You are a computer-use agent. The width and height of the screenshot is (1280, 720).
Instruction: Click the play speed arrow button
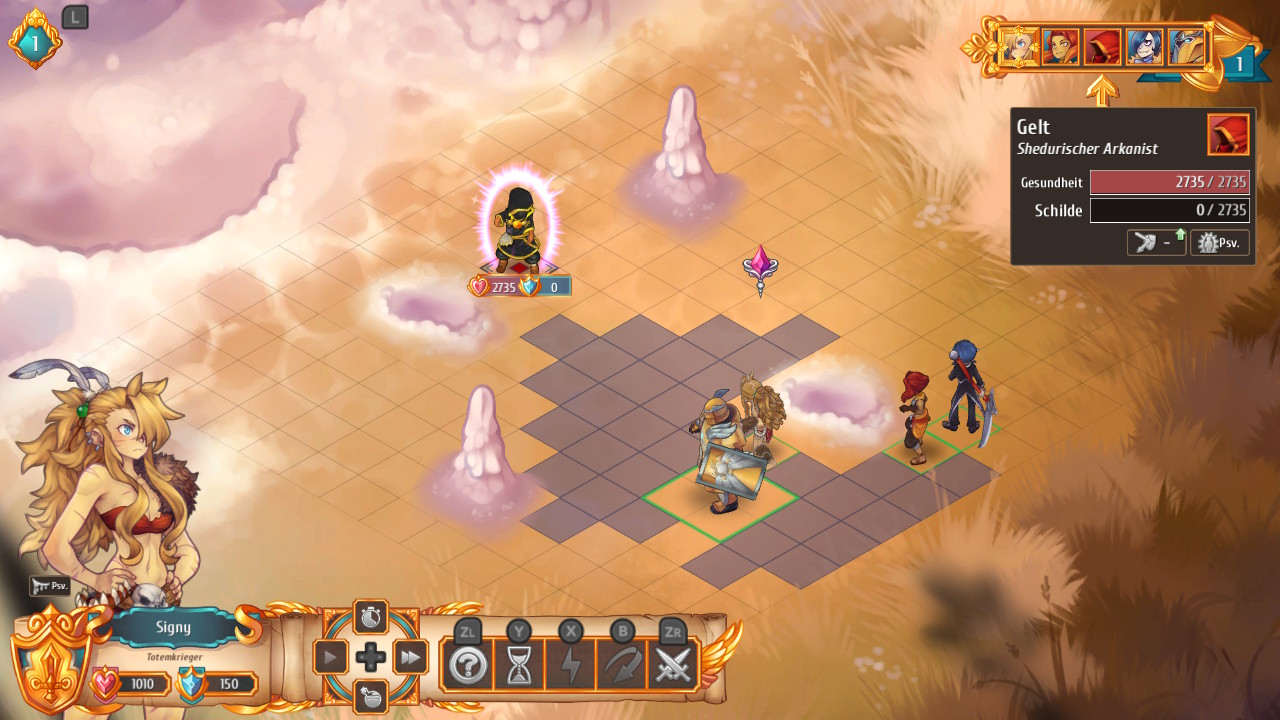(331, 657)
